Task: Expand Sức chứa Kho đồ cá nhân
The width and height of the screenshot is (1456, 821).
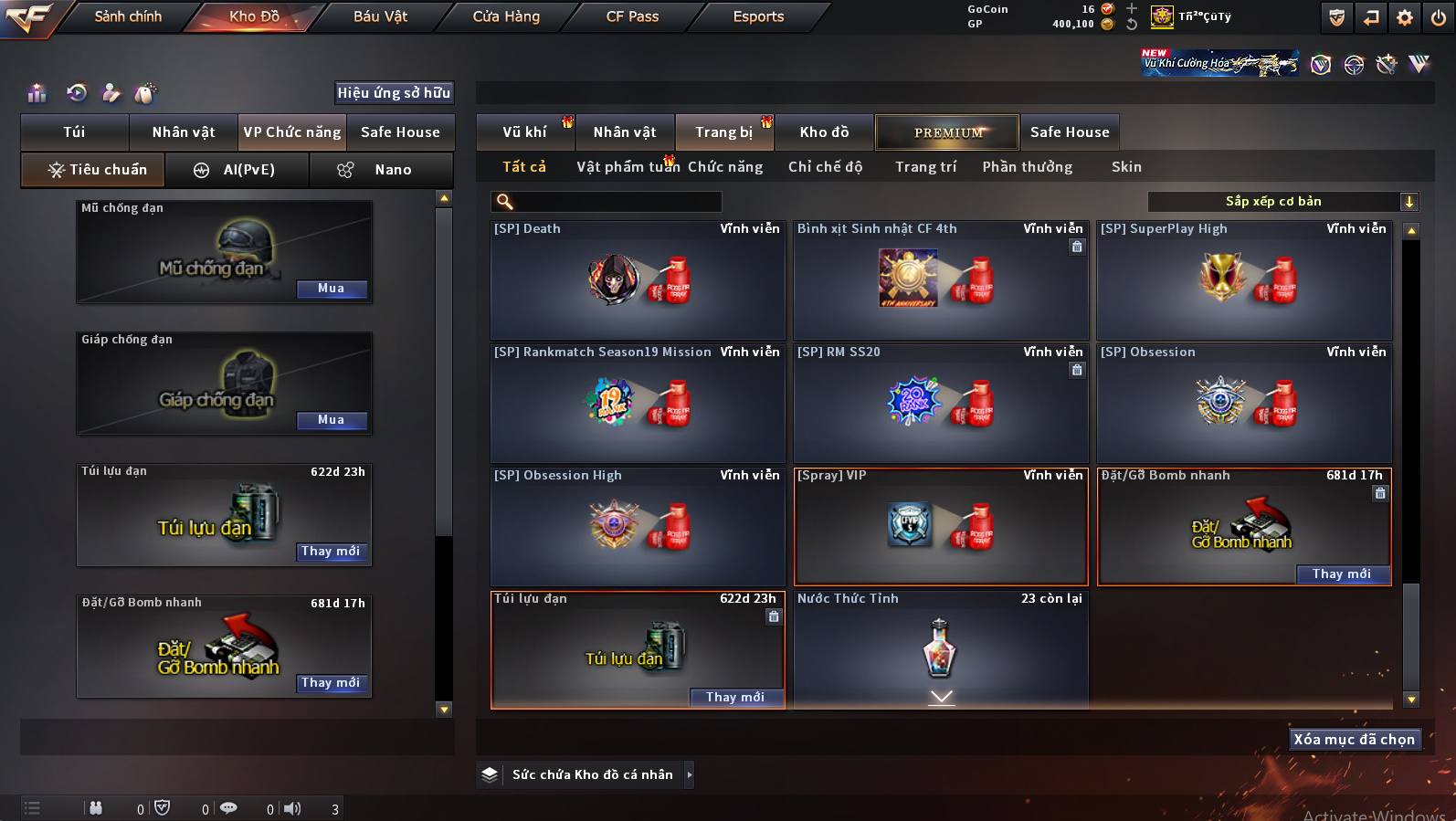Action: tap(690, 774)
